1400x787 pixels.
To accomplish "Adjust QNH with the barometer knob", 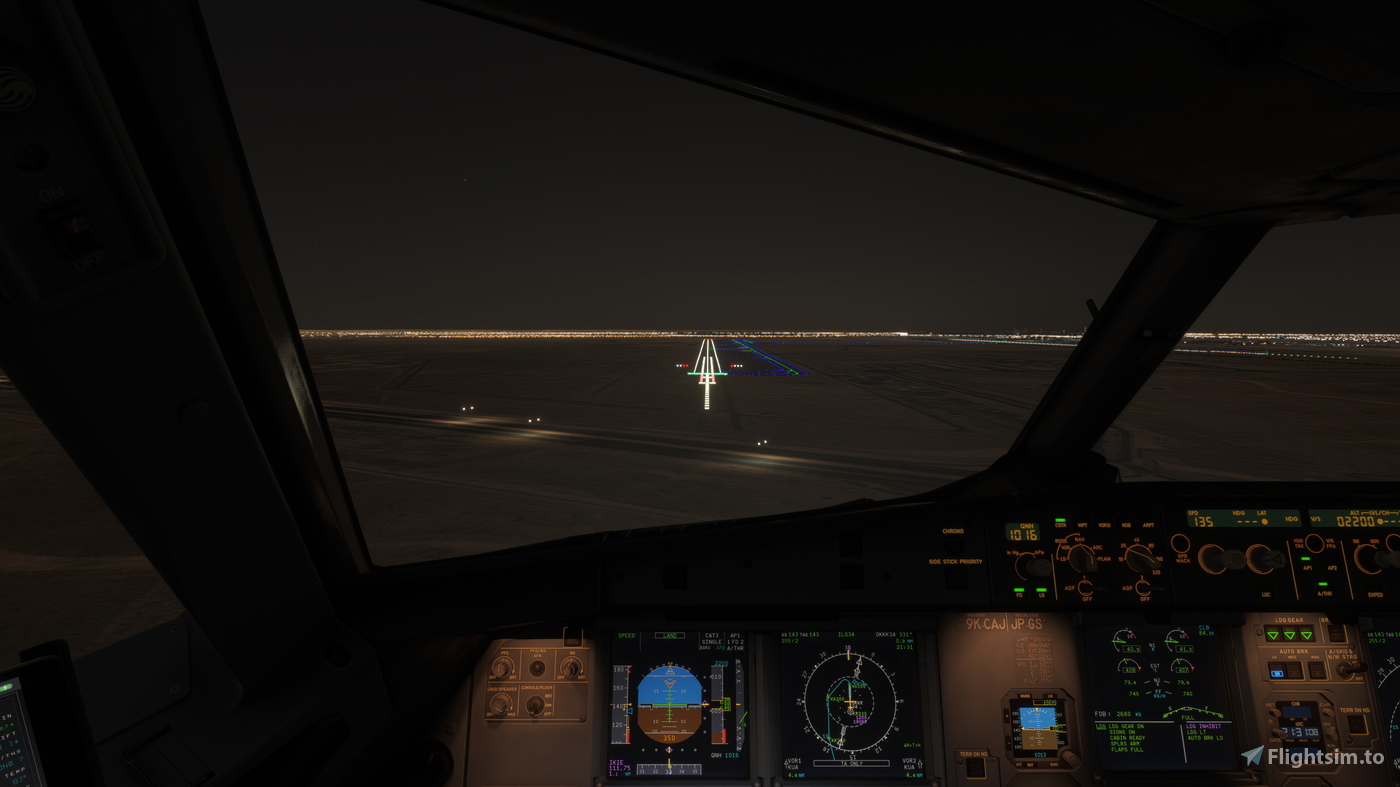I will [x=1038, y=566].
